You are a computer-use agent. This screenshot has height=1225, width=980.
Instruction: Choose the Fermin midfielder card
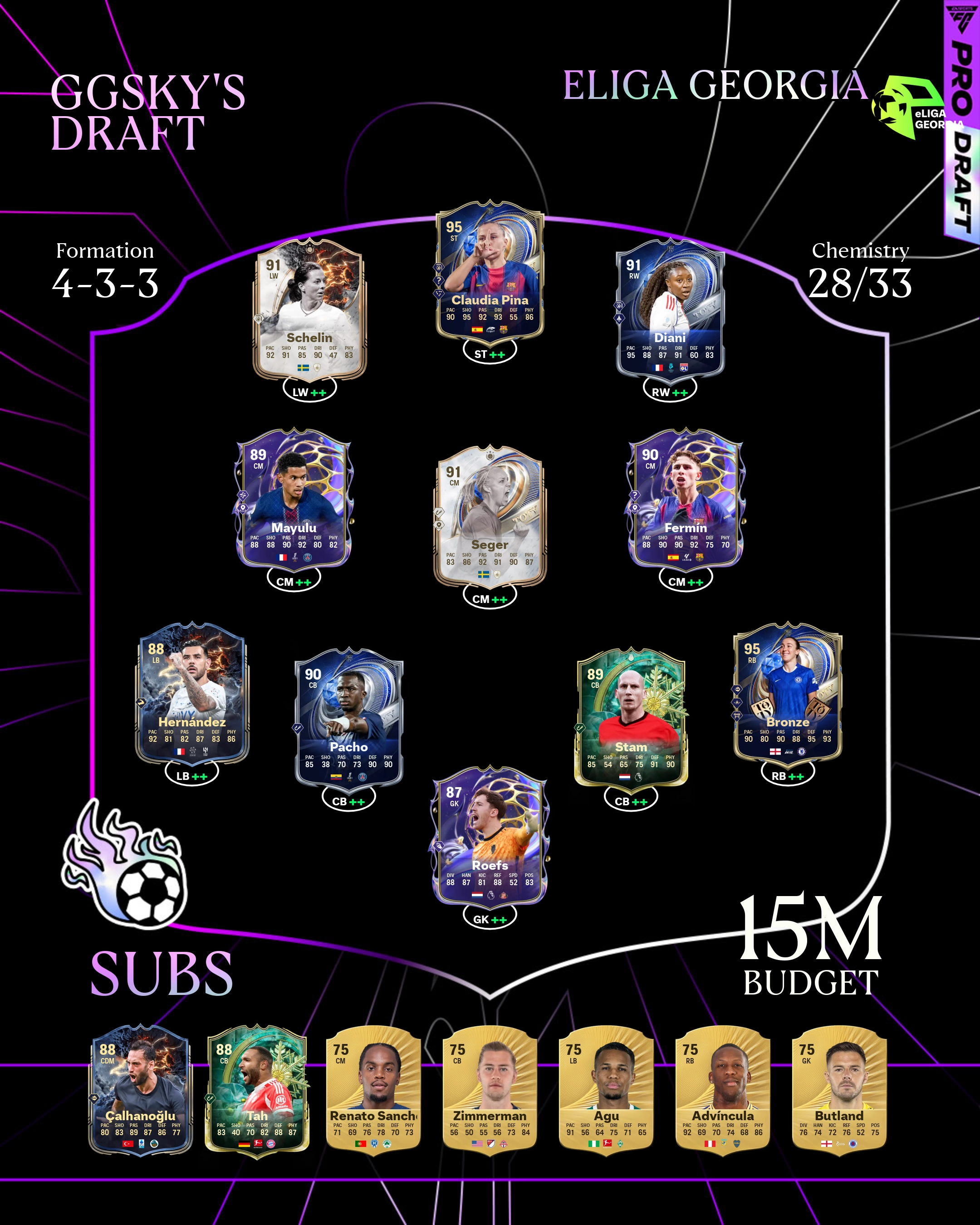tap(685, 498)
